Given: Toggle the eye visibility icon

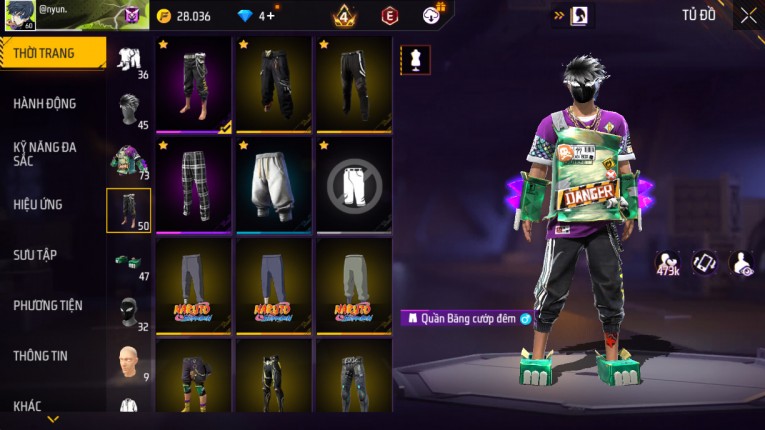Looking at the screenshot, I should point(743,263).
